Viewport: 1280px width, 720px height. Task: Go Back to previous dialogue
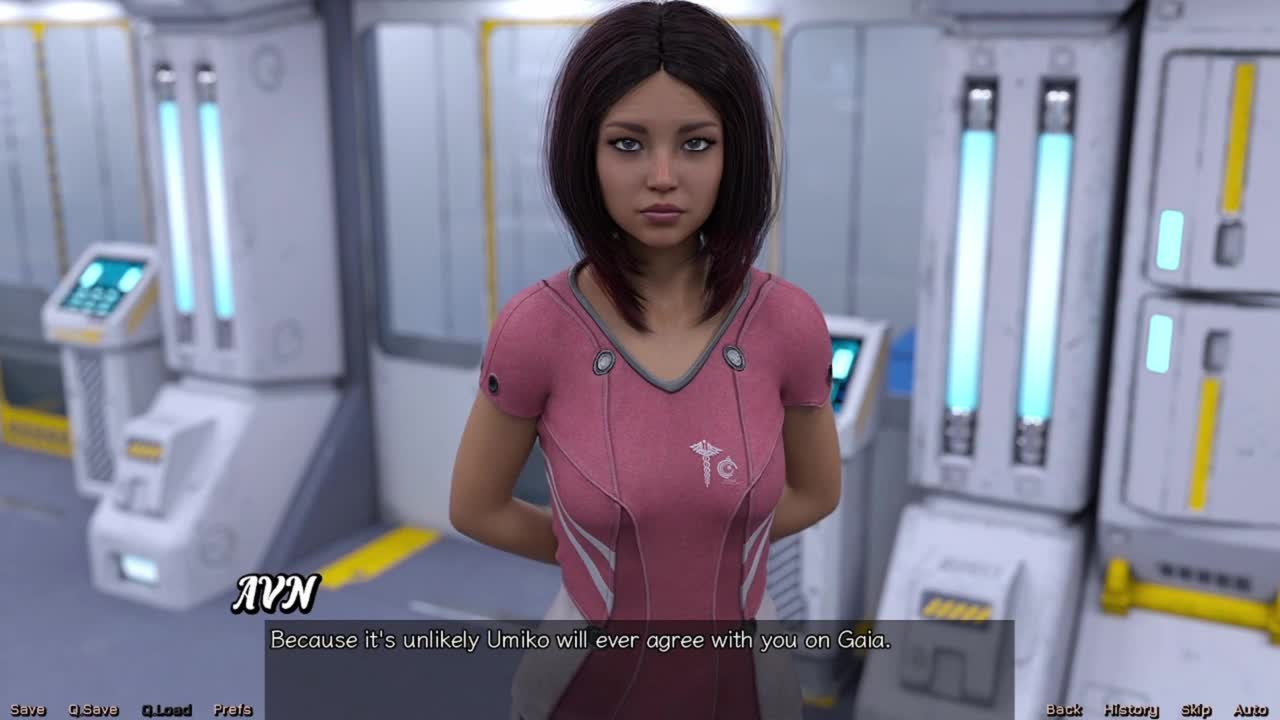pyautogui.click(x=1063, y=710)
